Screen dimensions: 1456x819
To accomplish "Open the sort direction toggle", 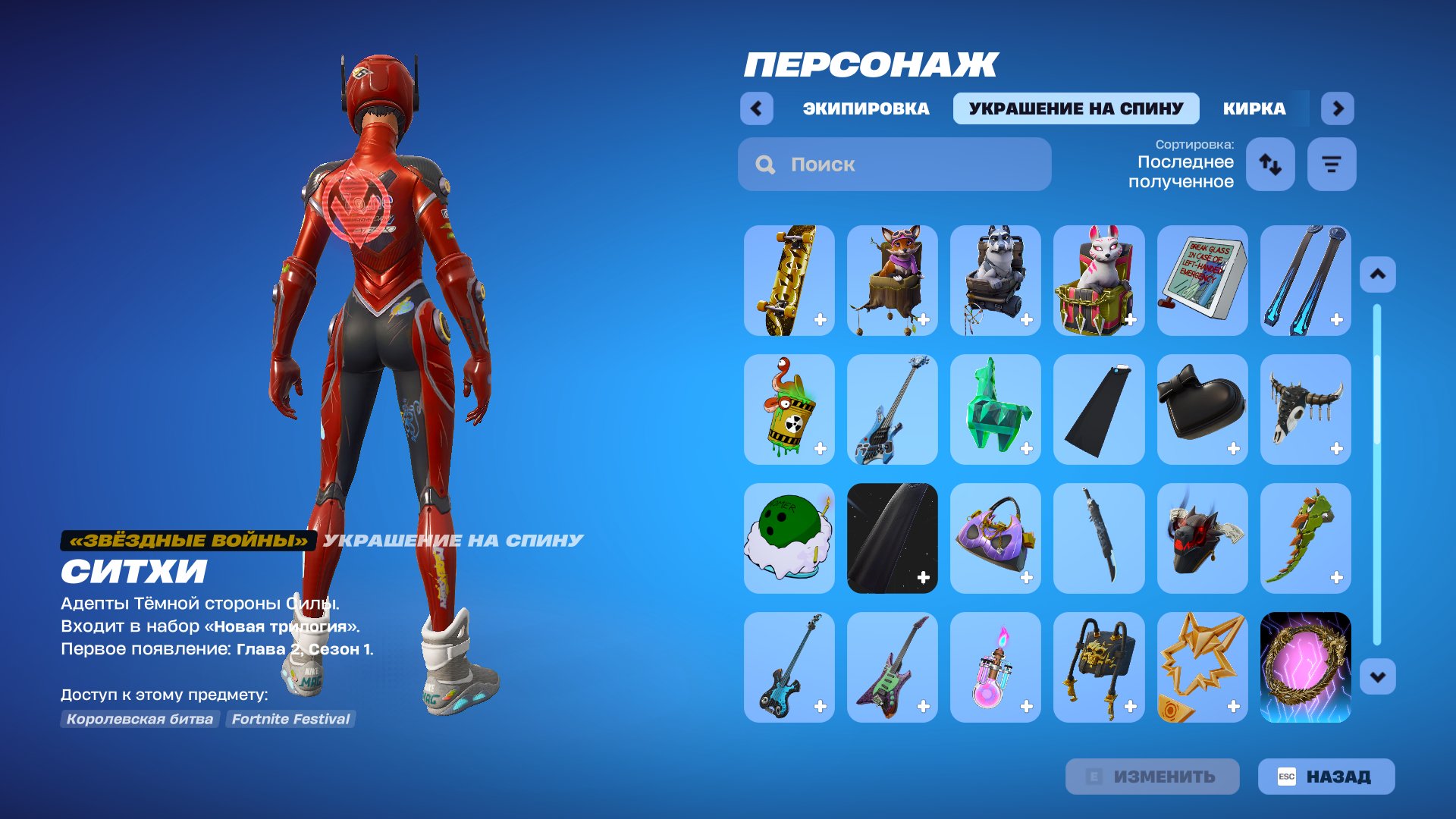I will click(1270, 164).
